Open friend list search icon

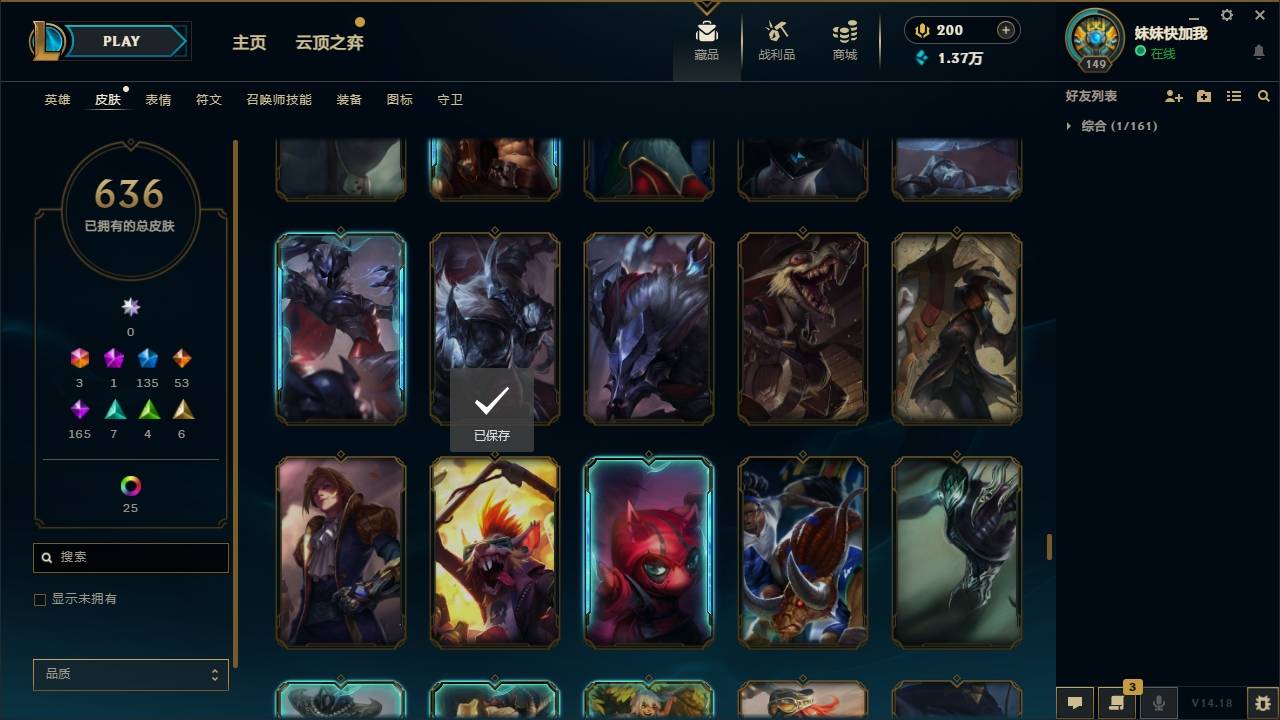[x=1264, y=96]
